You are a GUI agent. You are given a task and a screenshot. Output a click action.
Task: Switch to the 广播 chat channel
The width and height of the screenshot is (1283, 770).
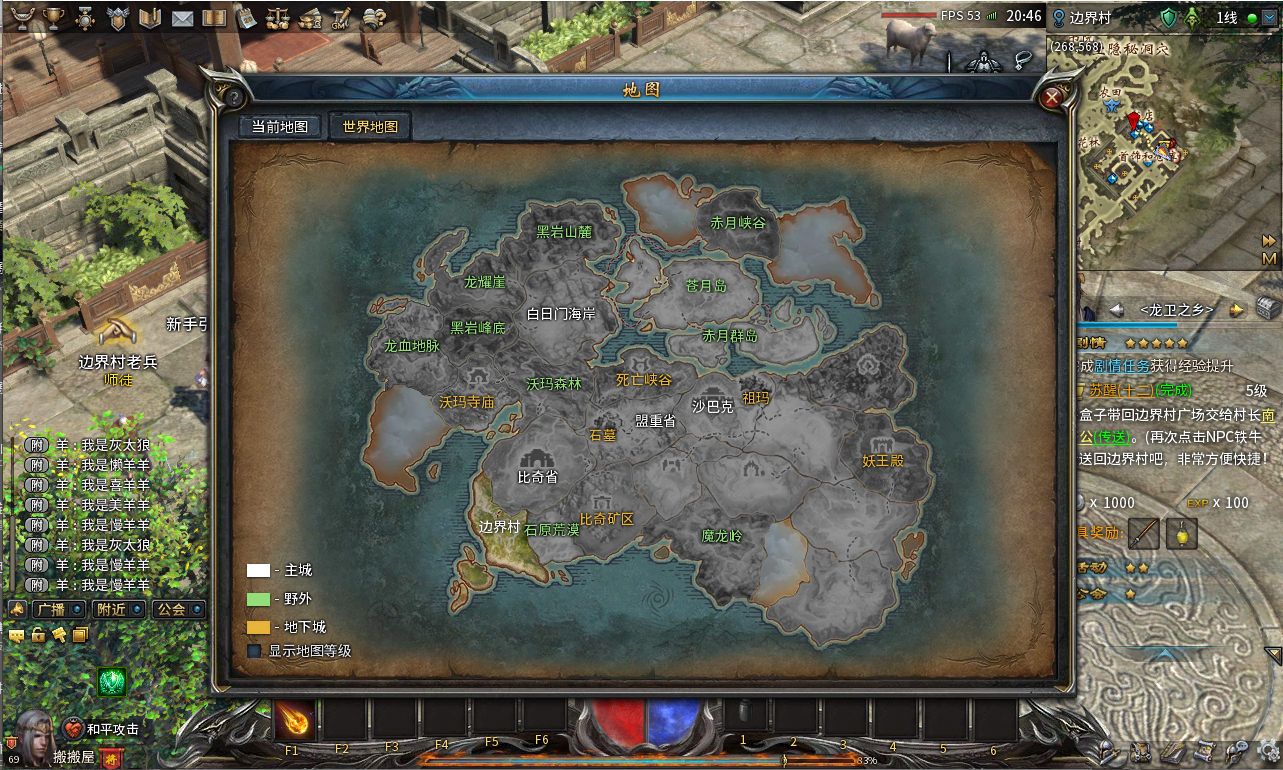coord(55,609)
